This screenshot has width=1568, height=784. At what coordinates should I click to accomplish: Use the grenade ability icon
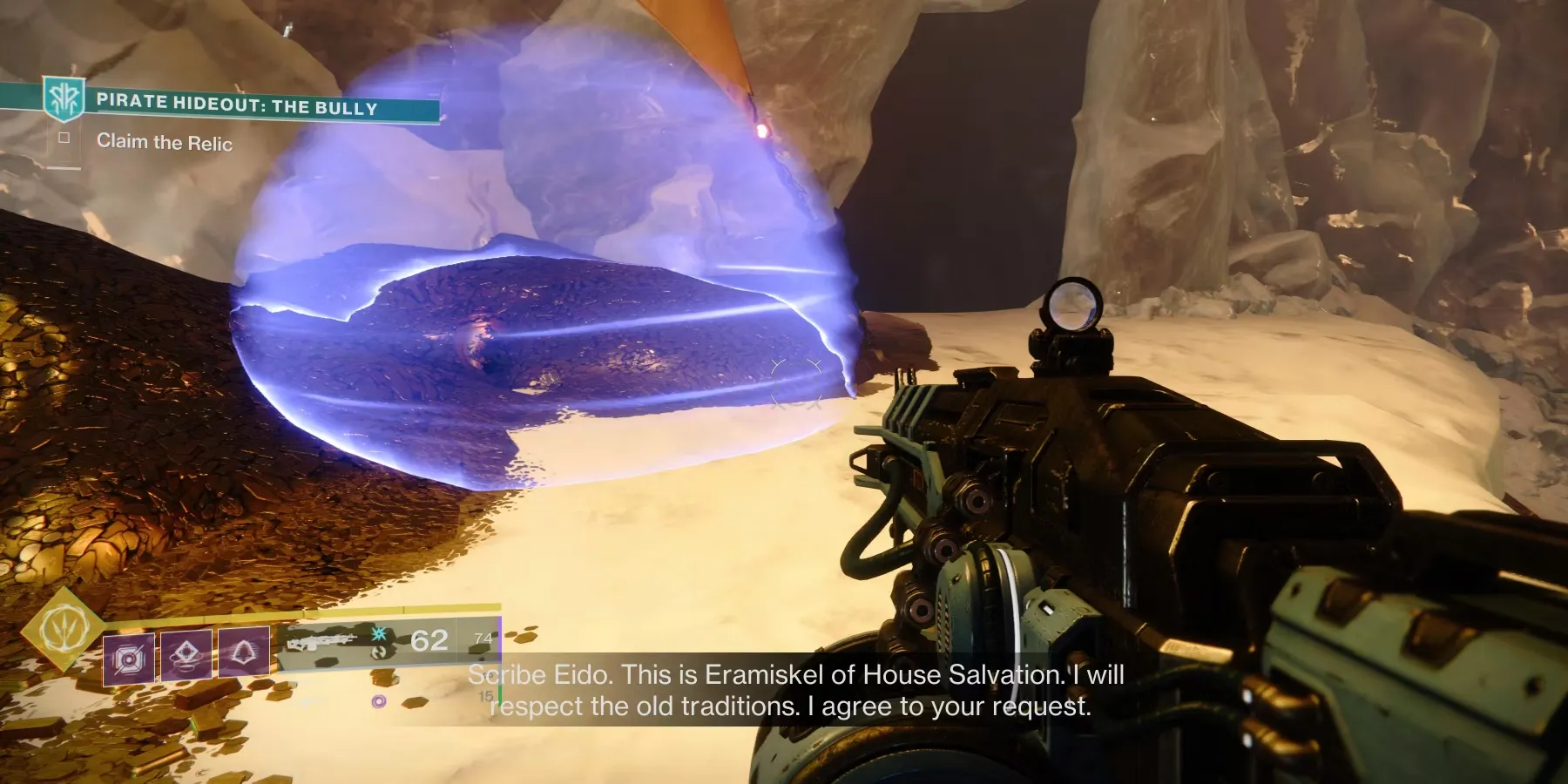point(129,658)
